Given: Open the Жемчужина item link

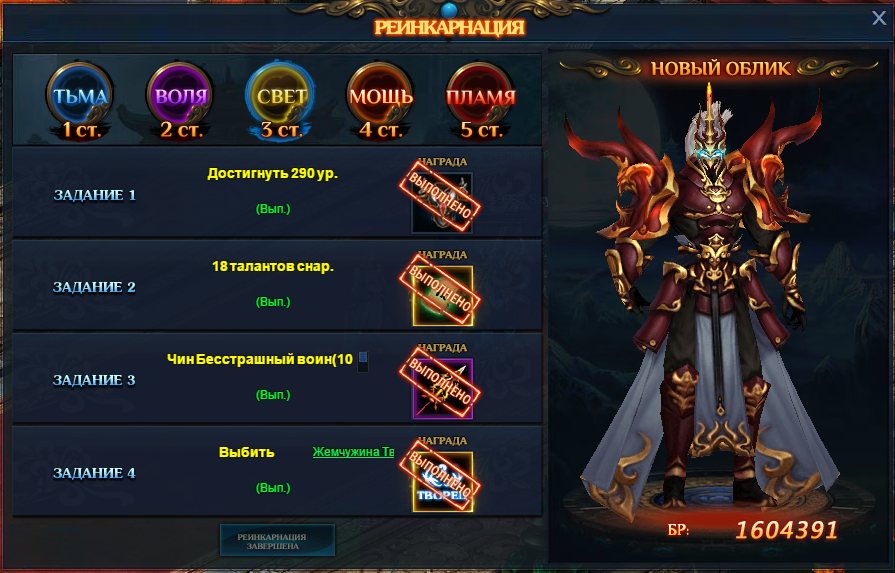Looking at the screenshot, I should coord(353,452).
